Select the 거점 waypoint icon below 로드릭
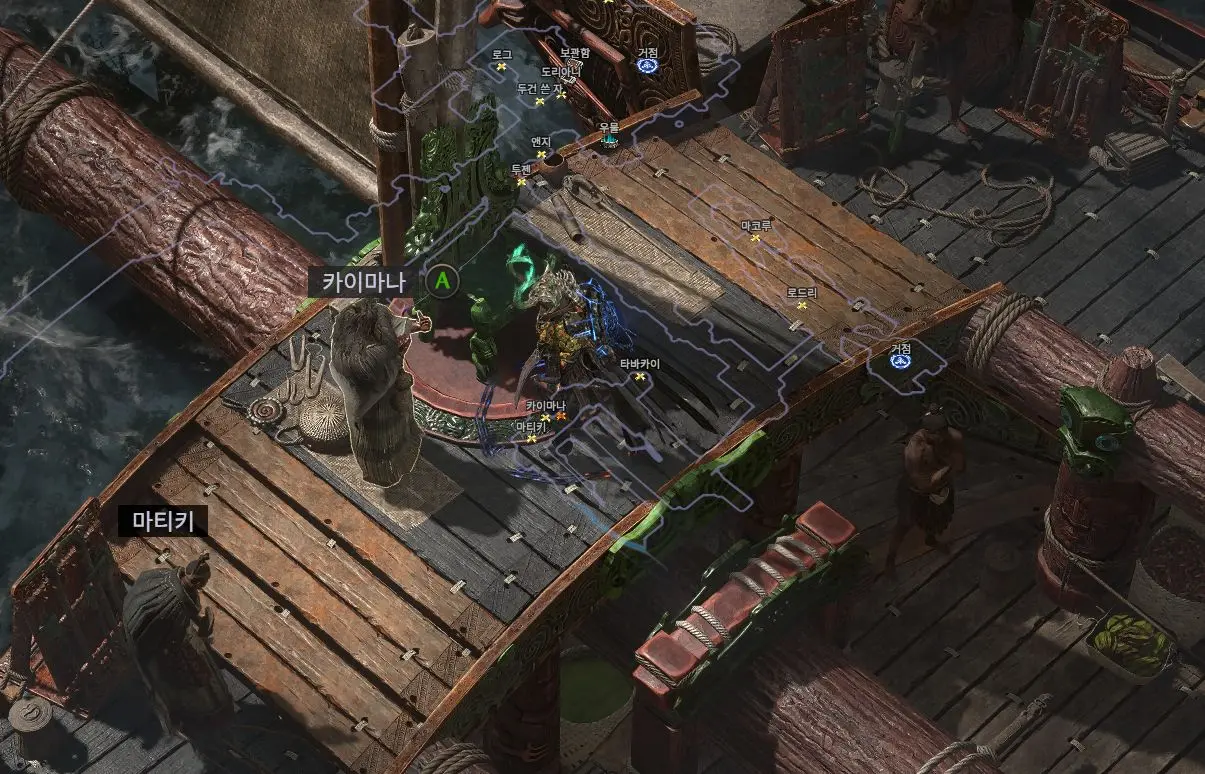The image size is (1205, 774). (901, 360)
